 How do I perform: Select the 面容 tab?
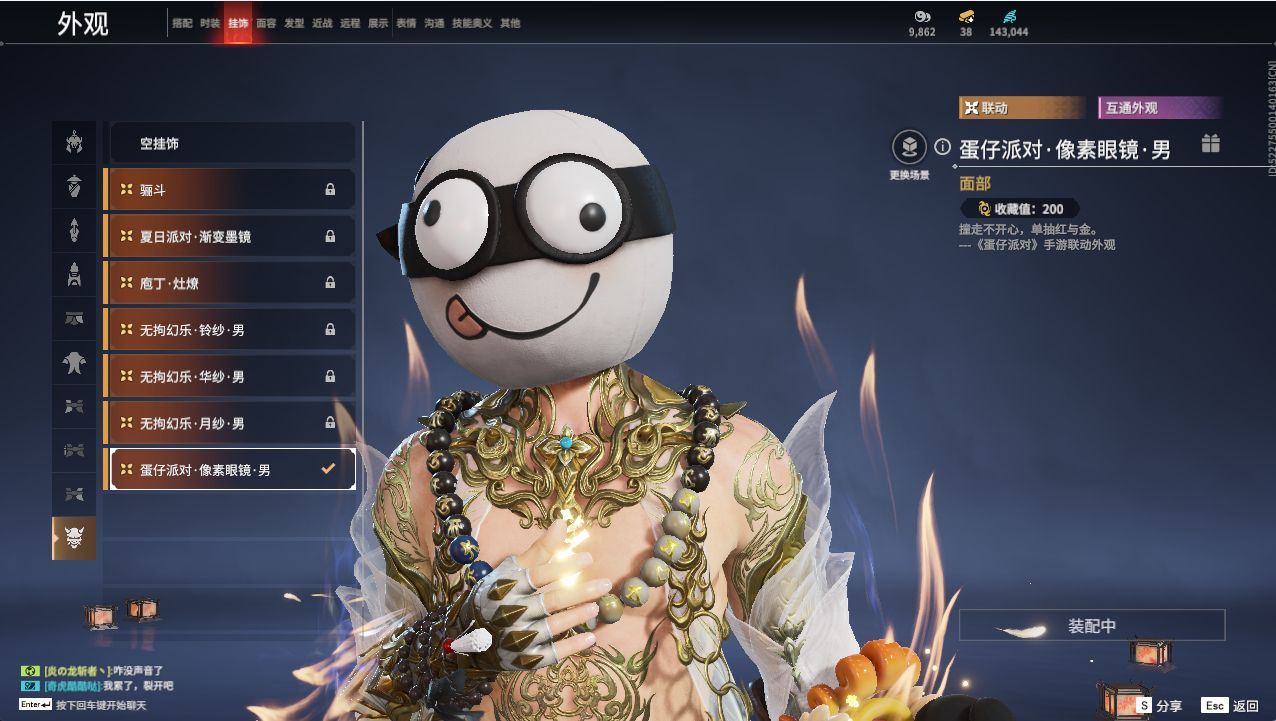click(x=266, y=23)
